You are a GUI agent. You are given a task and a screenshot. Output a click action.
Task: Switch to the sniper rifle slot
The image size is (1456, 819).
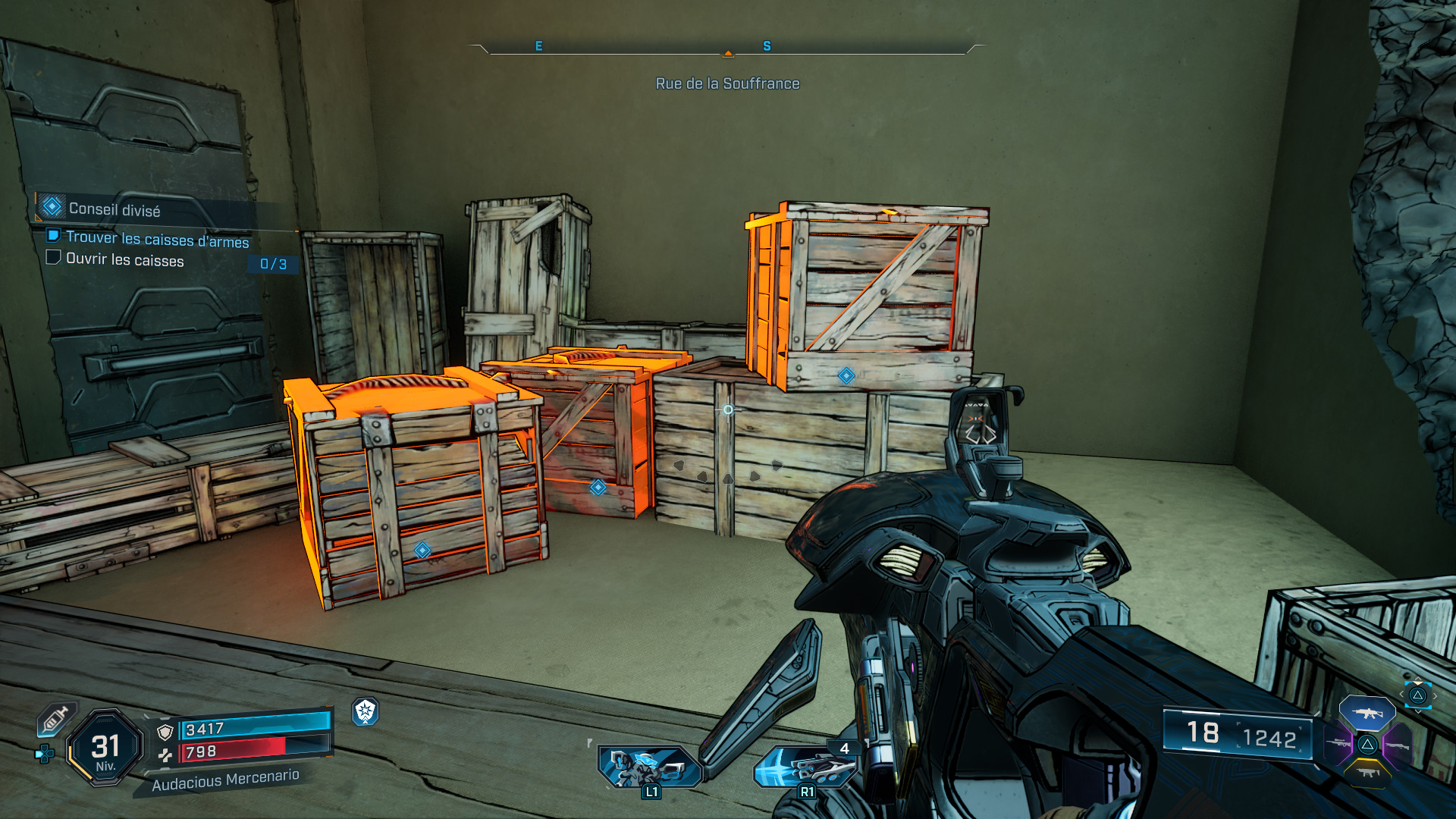click(1340, 744)
